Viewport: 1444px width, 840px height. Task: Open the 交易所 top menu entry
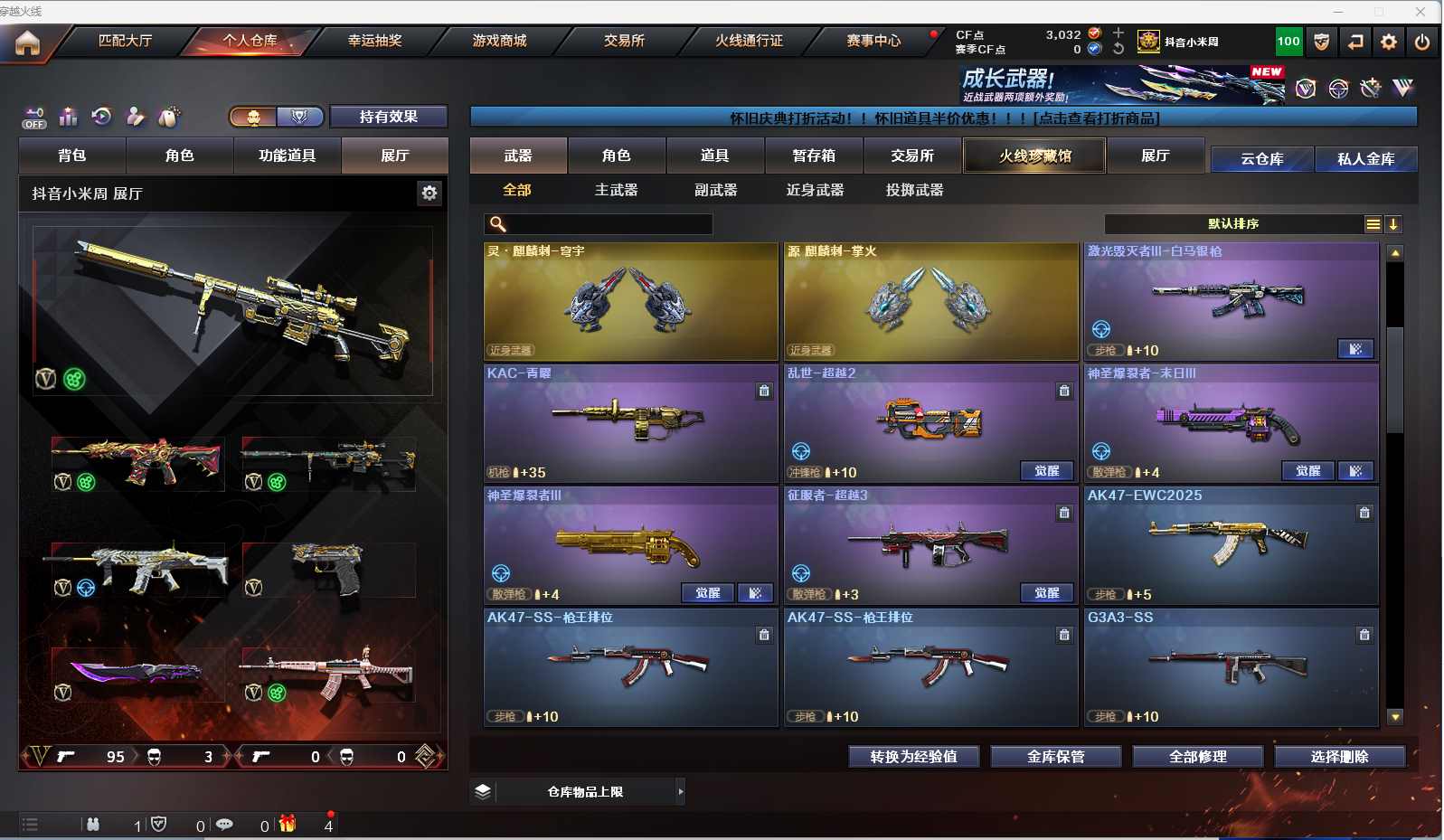point(624,41)
